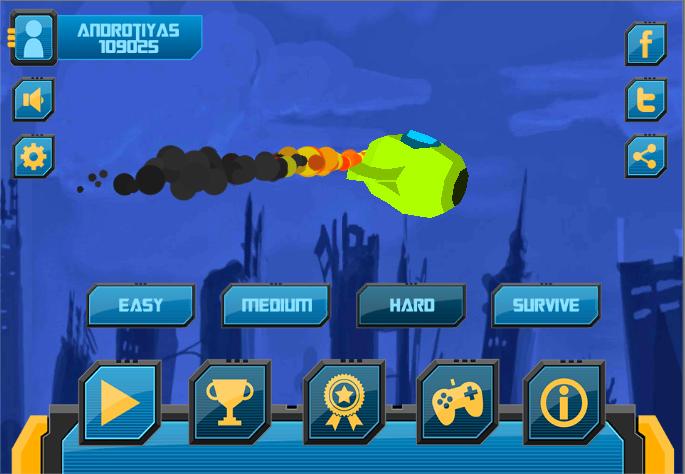The width and height of the screenshot is (685, 474).
Task: Toggle the sound speaker button
Action: pyautogui.click(x=34, y=100)
